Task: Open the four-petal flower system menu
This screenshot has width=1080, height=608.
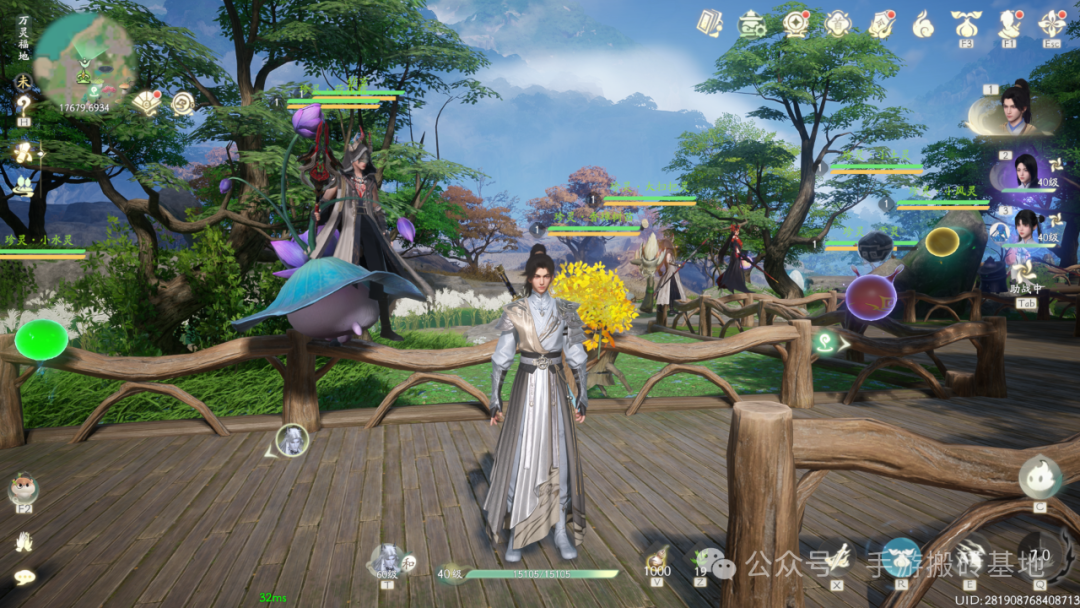Action: point(1052,23)
